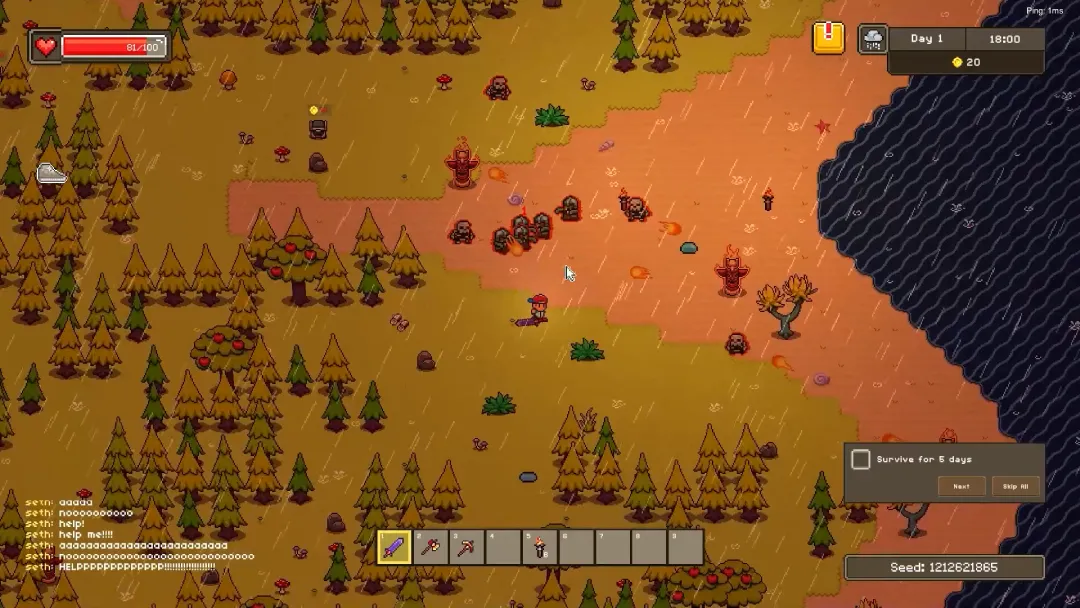The height and width of the screenshot is (608, 1080).
Task: Tick the Survive for 5 days checkbox
Action: point(860,459)
